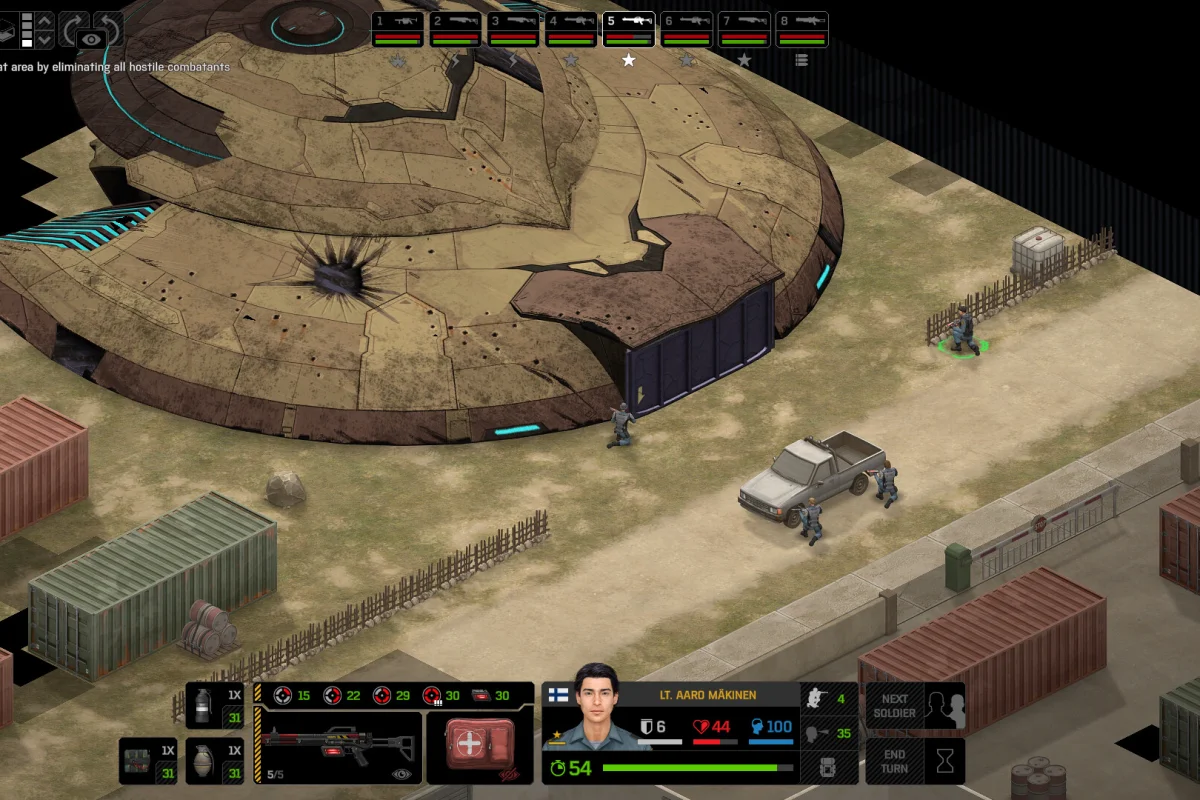The image size is (1200, 800).
Task: Pick soldier number 4 from squad bar
Action: point(572,29)
